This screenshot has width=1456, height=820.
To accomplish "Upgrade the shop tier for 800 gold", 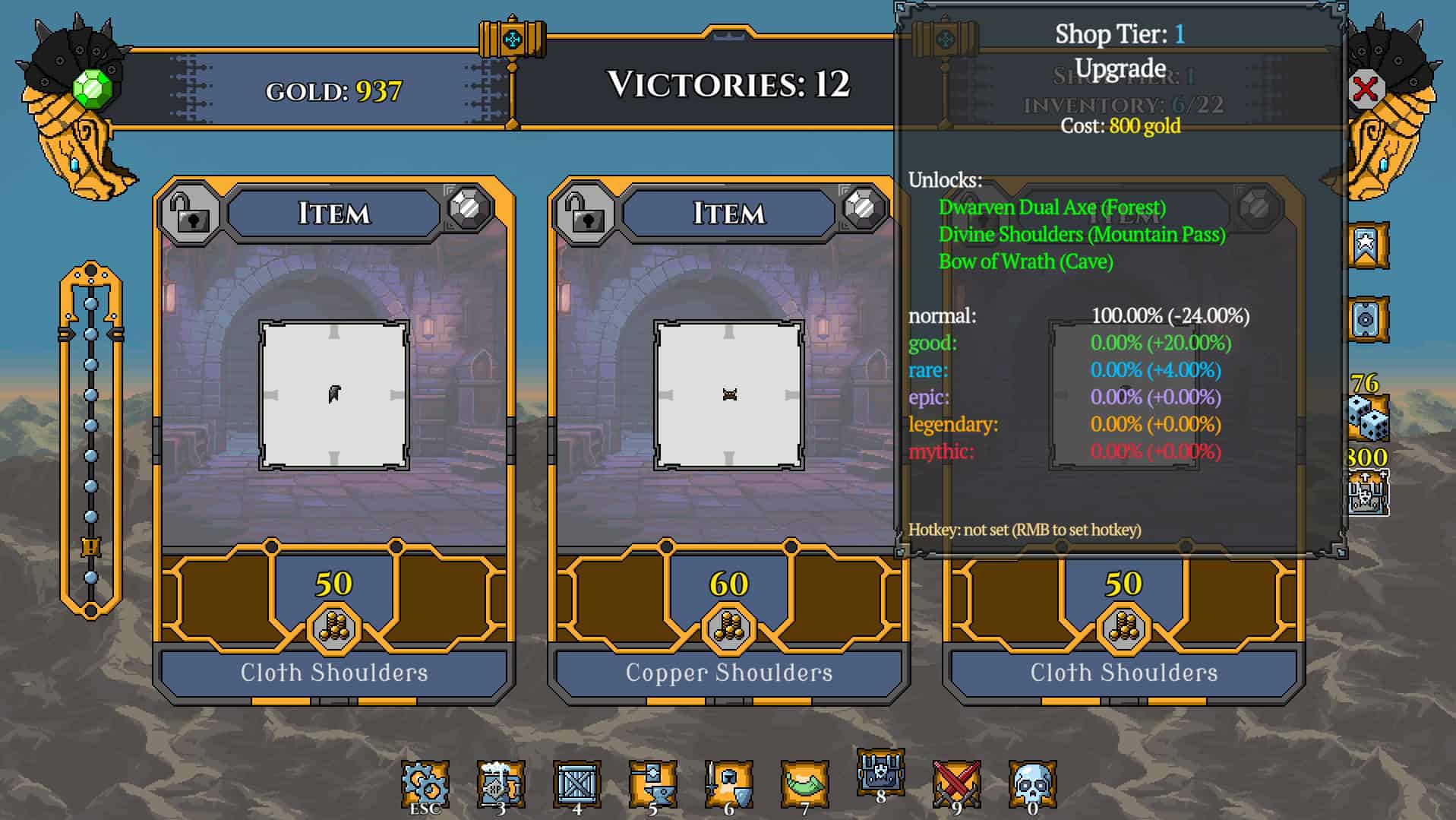I will [1368, 492].
